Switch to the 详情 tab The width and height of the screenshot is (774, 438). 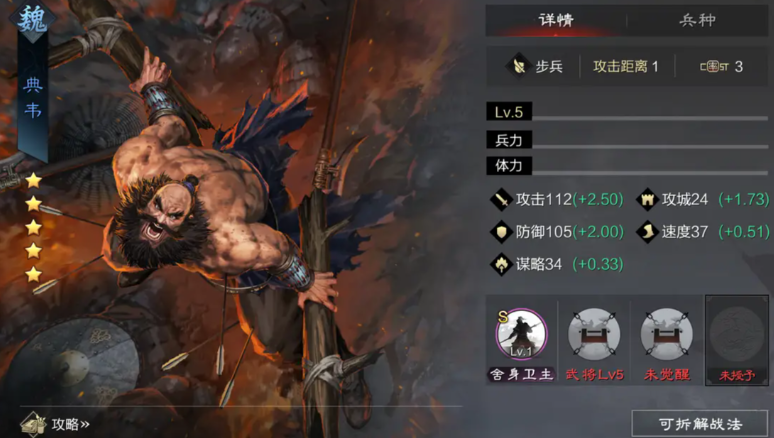(x=556, y=20)
